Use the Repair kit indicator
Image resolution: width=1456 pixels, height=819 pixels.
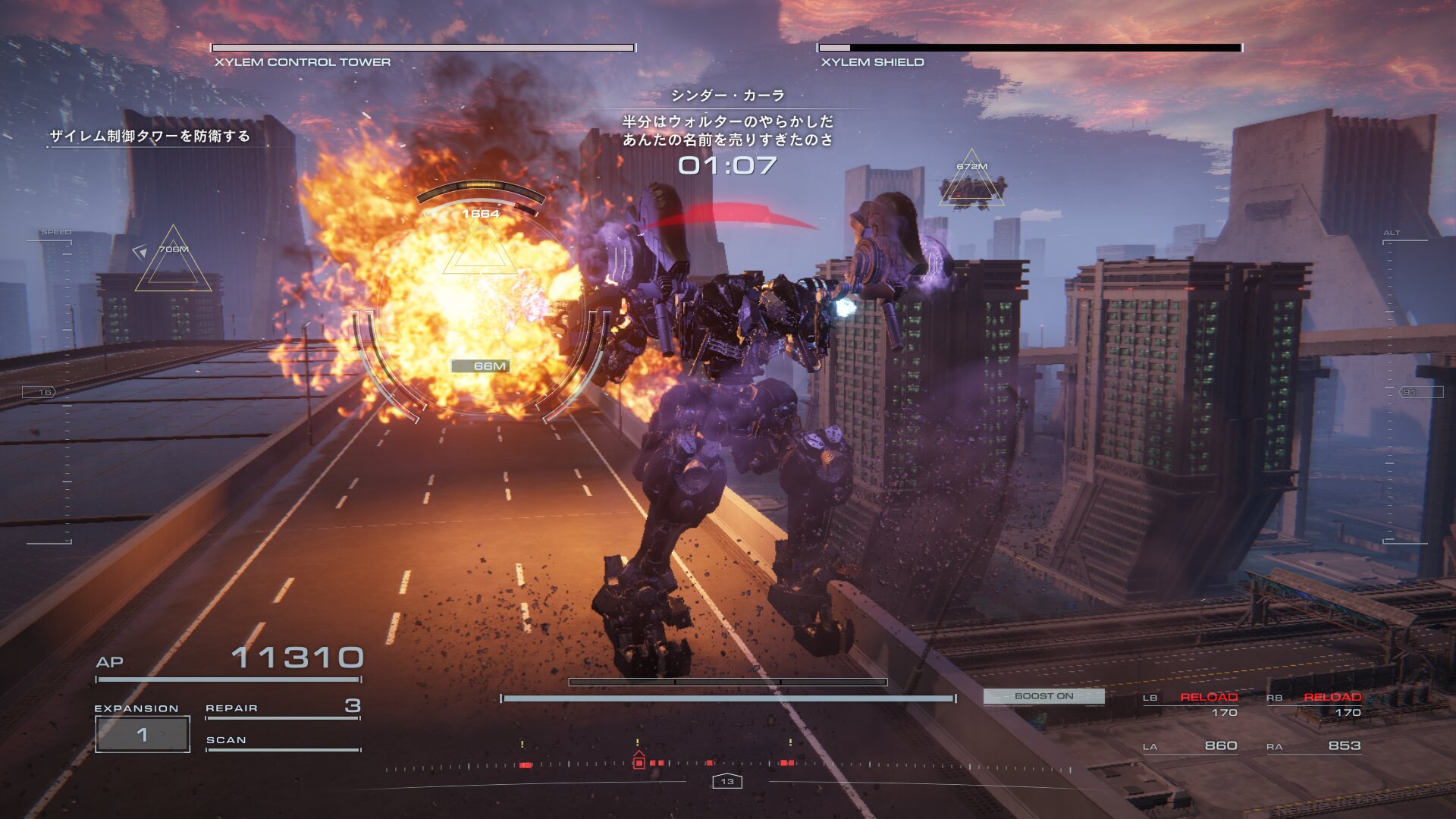(x=282, y=708)
